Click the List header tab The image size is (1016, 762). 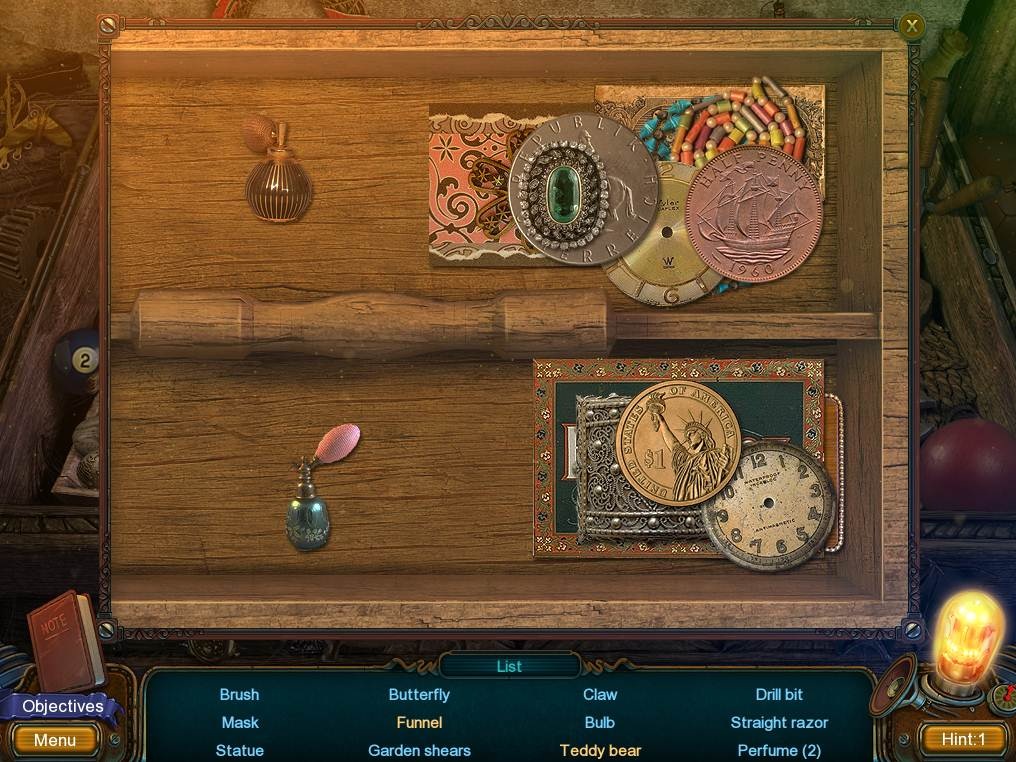click(509, 666)
